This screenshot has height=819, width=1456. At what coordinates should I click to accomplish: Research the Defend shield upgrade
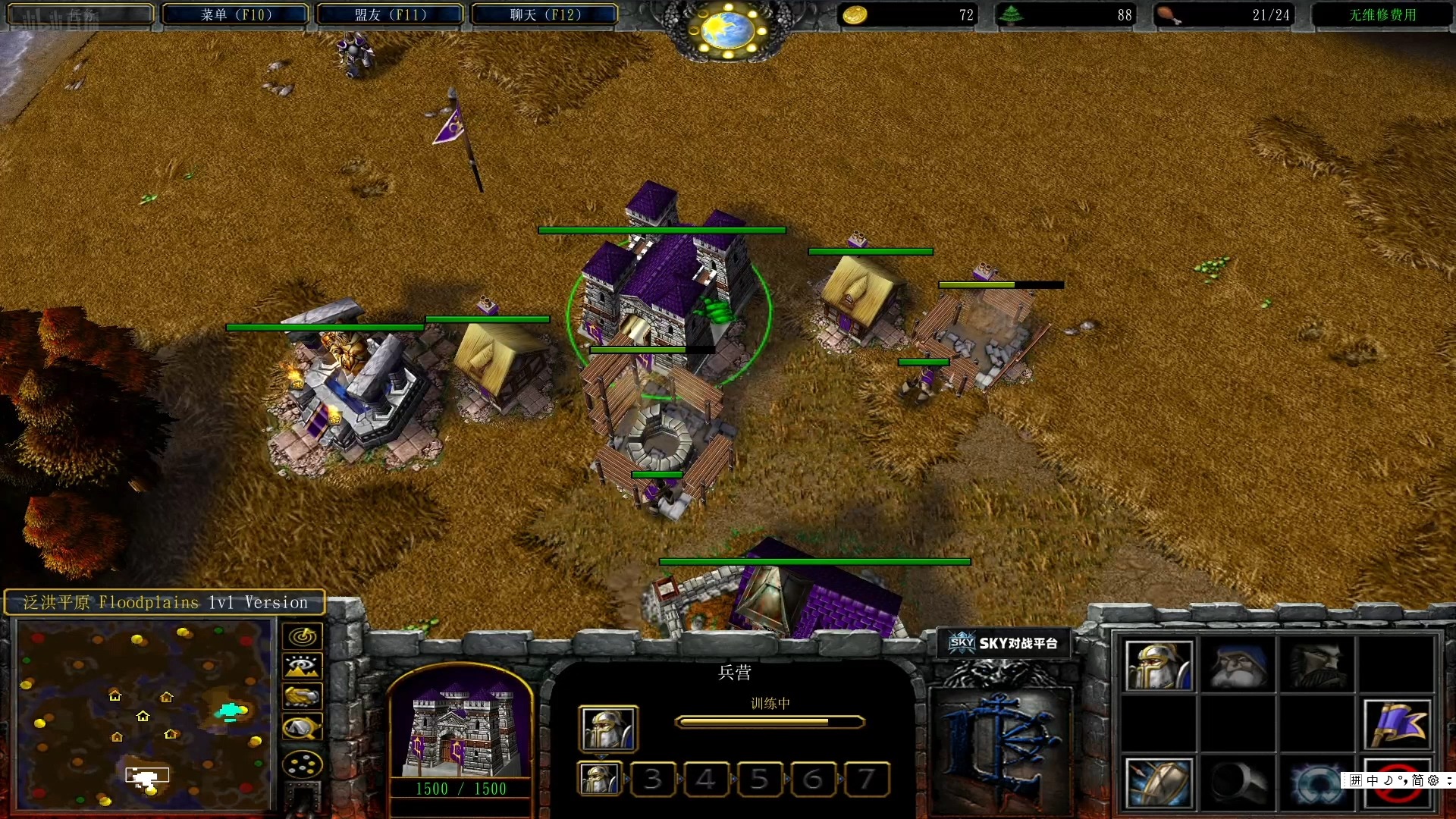(1159, 782)
